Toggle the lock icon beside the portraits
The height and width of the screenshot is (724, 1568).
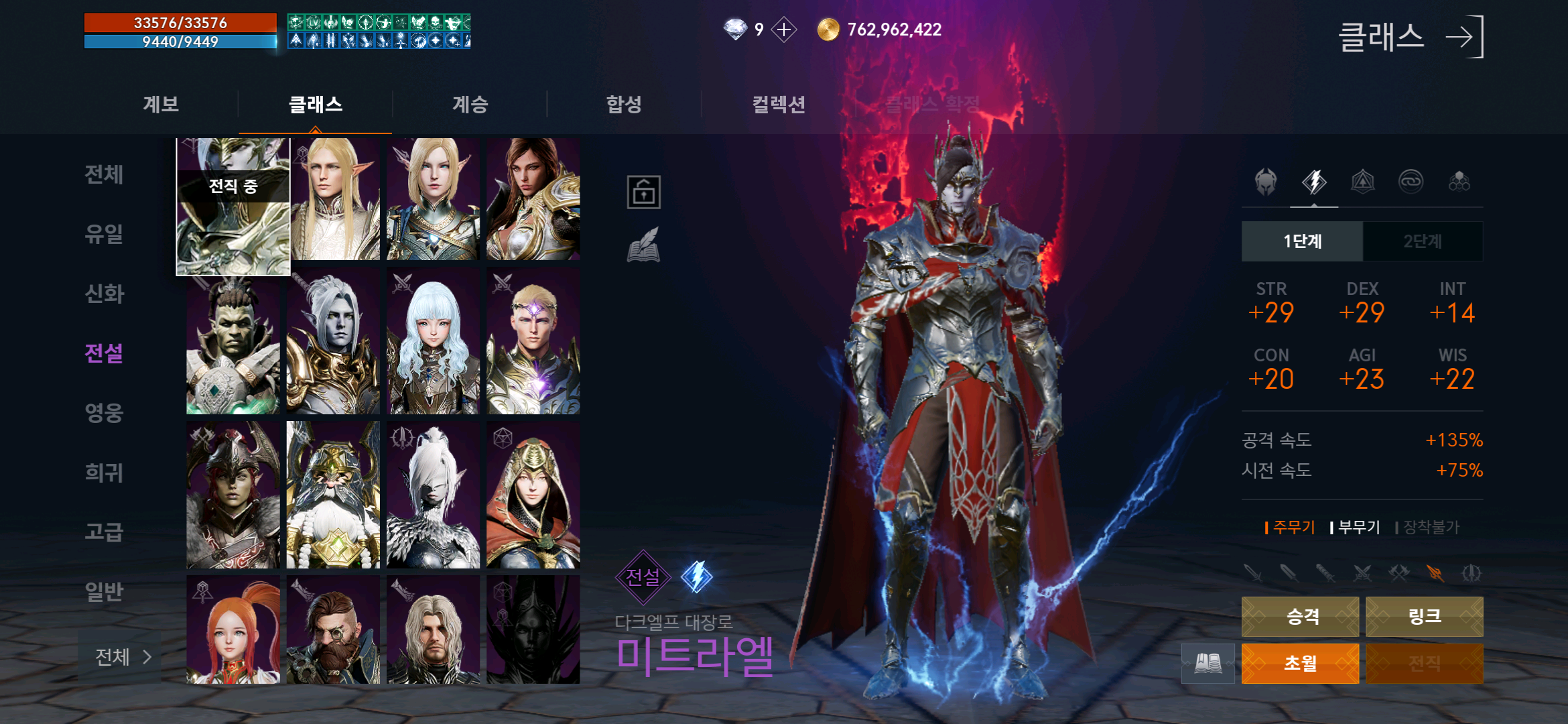tap(643, 192)
